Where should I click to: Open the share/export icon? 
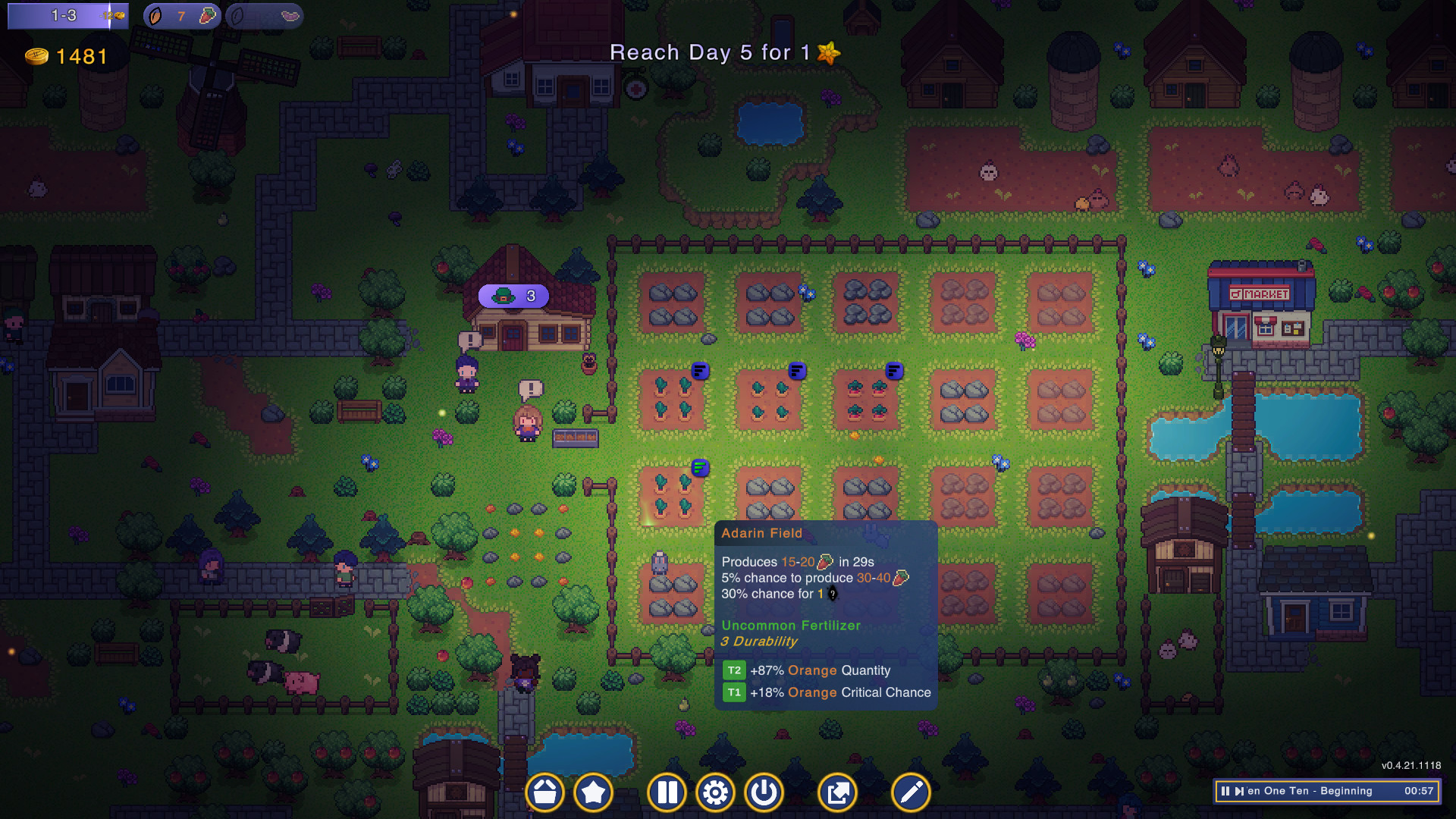point(838,792)
